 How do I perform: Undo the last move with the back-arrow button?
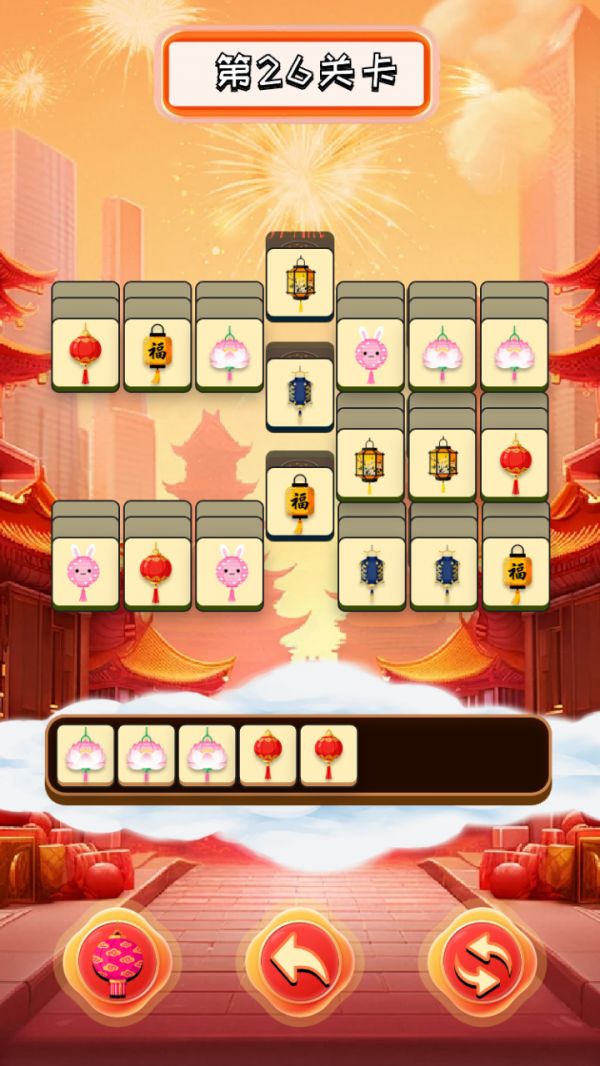[300, 964]
